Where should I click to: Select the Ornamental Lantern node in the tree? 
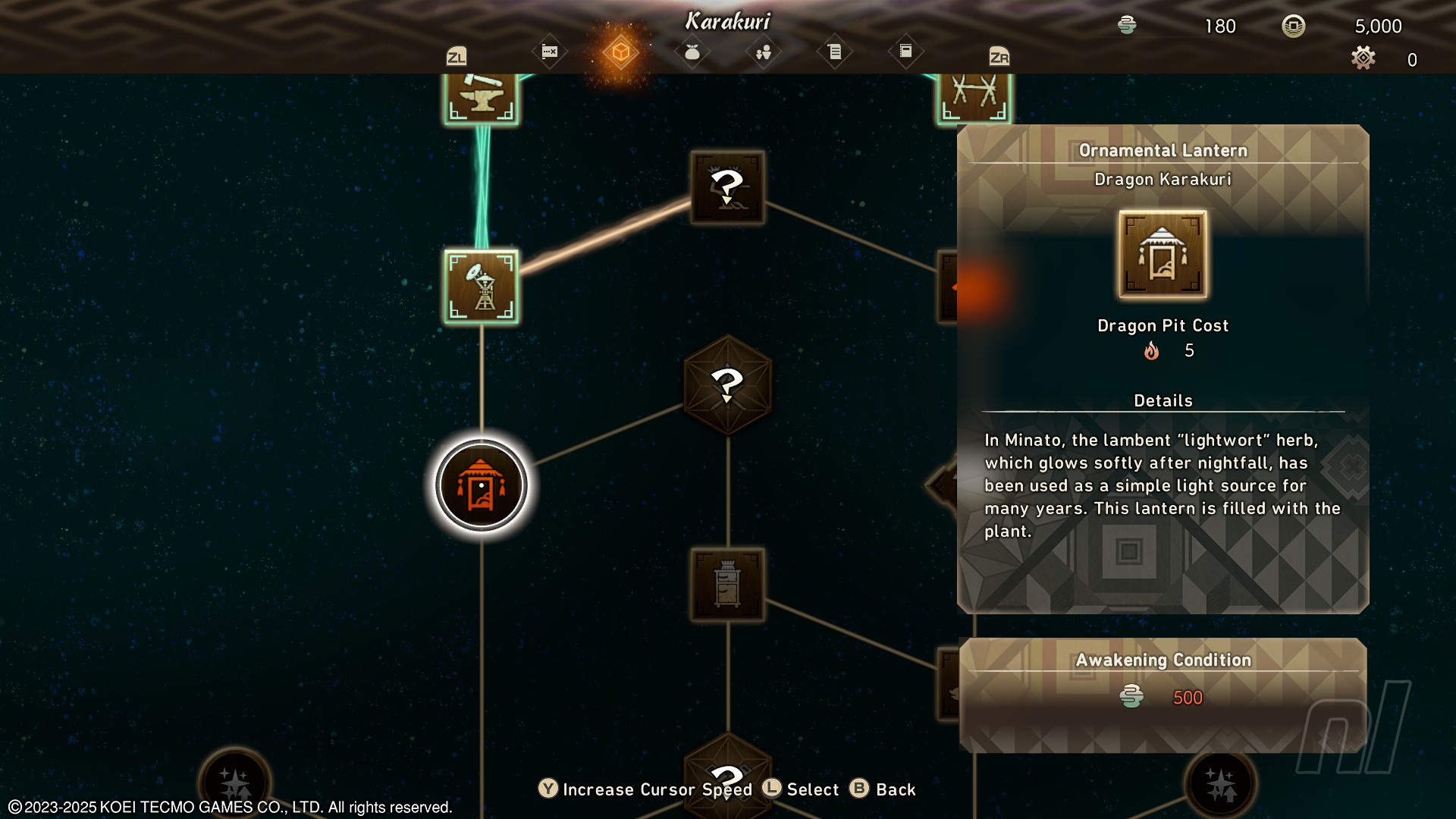click(x=481, y=485)
